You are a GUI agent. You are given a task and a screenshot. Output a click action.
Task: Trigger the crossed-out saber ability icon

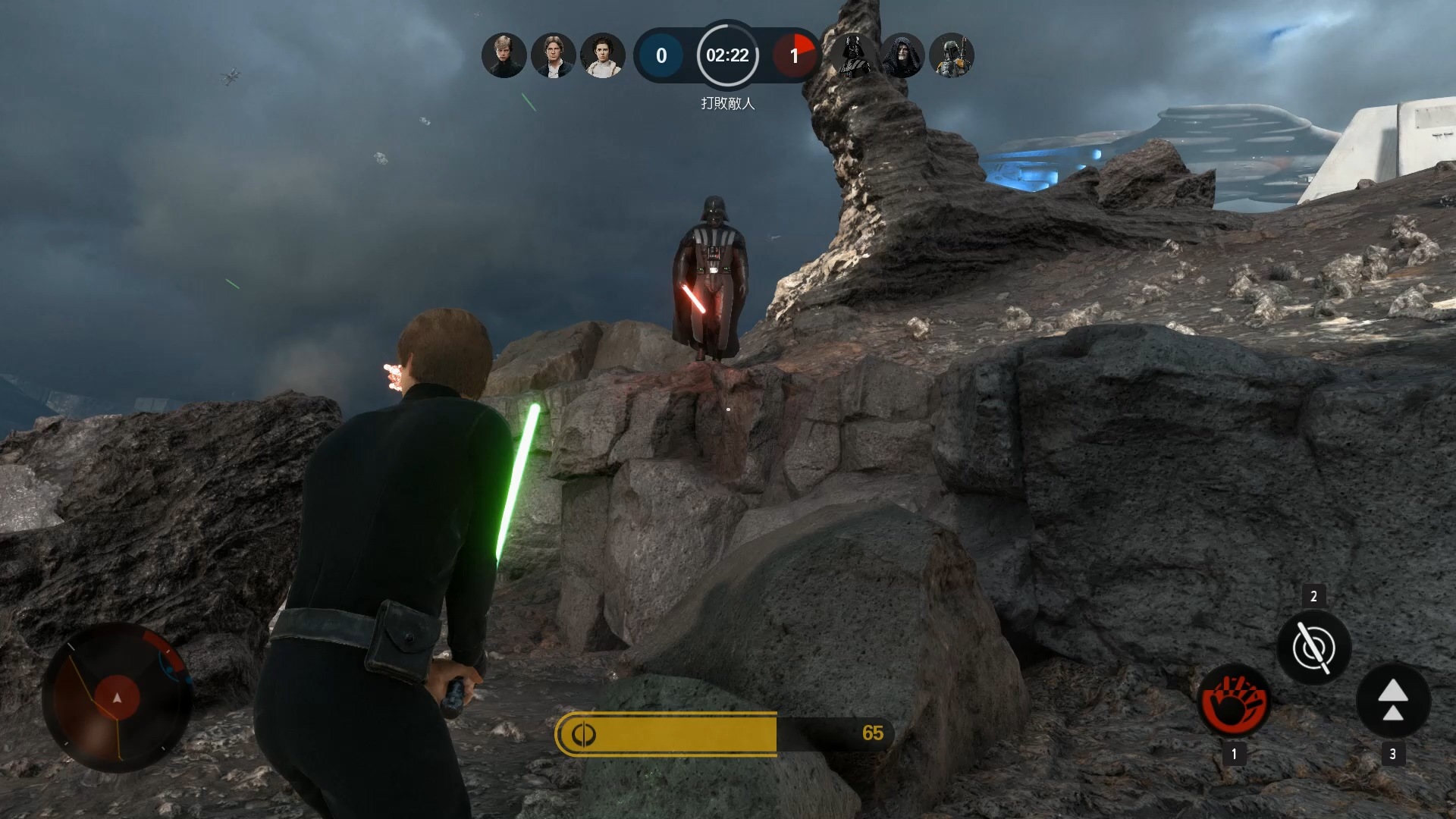(x=1313, y=648)
